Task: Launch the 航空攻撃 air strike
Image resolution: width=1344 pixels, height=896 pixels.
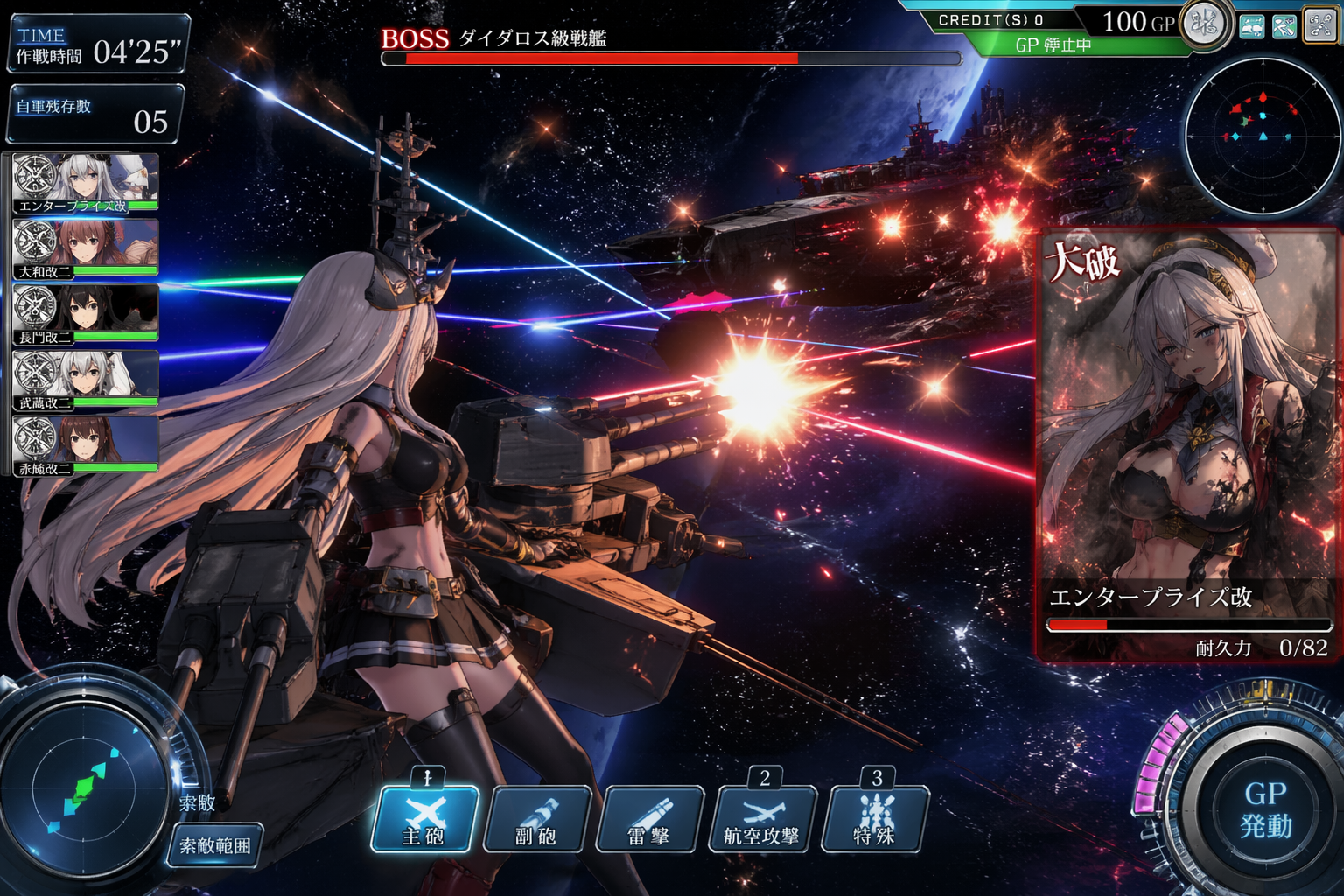Action: point(762,820)
